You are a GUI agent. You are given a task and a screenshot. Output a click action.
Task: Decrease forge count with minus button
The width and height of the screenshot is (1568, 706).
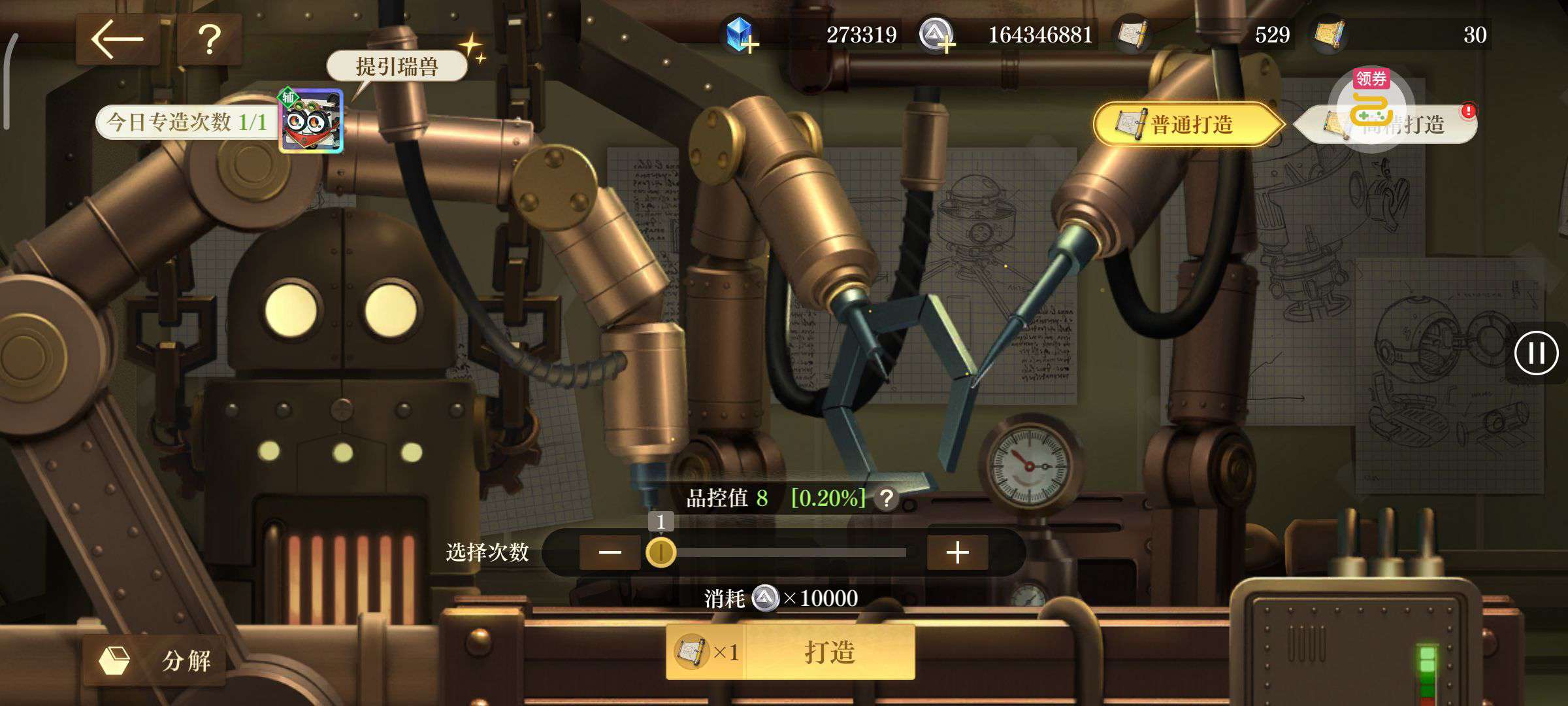click(610, 553)
